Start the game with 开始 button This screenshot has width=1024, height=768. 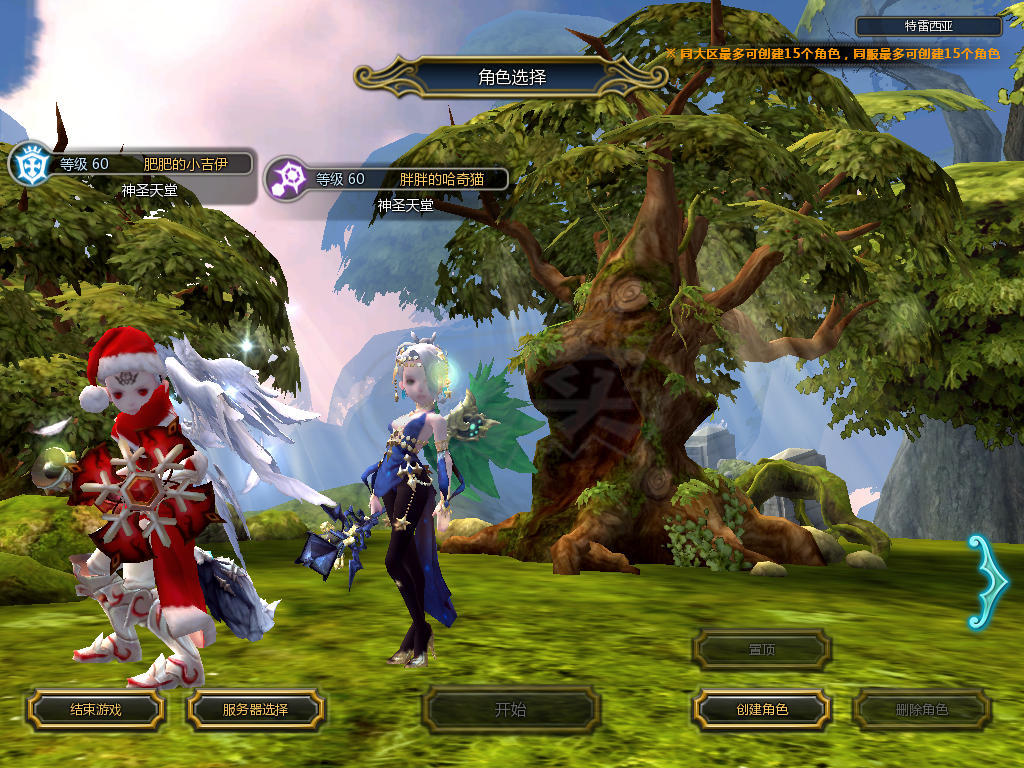[510, 711]
